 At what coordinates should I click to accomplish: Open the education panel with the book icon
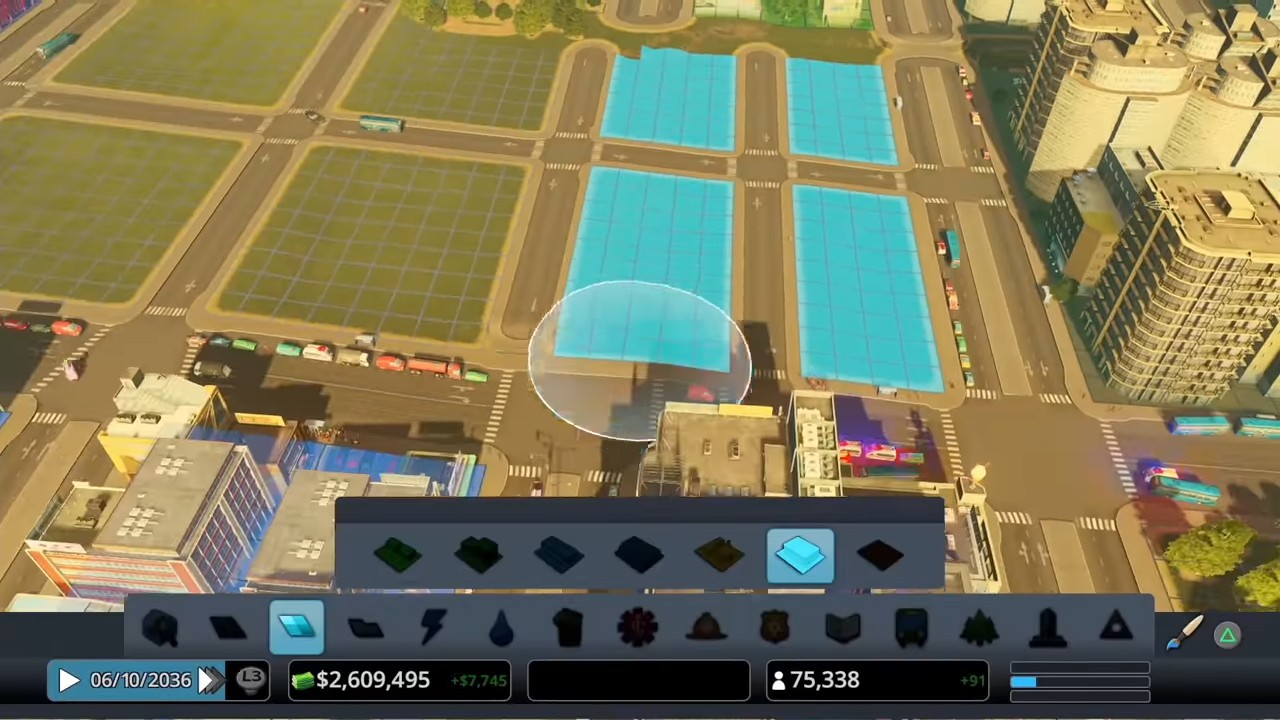click(842, 627)
